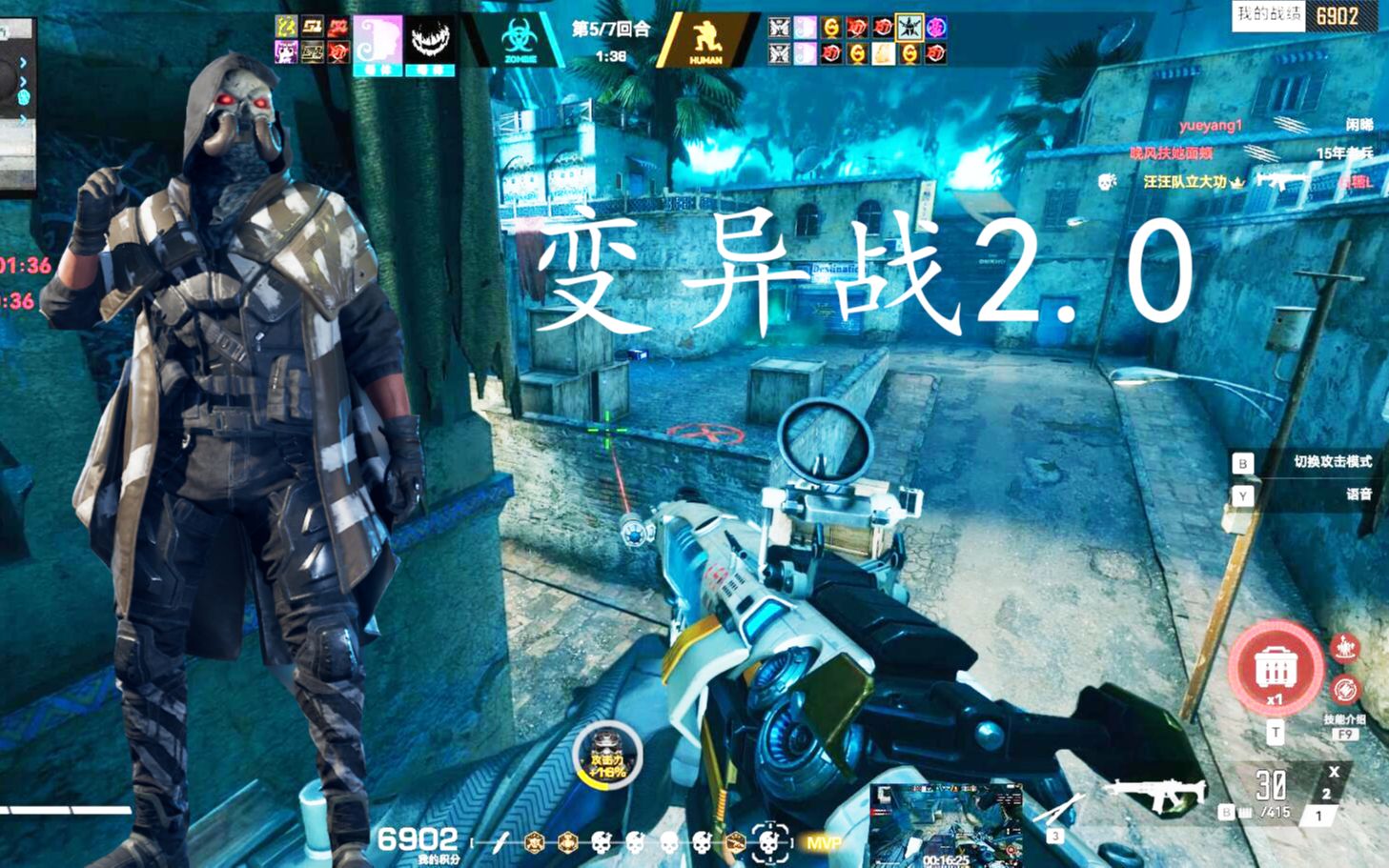Click the 毒体 avatar on zombie team

pos(378,40)
